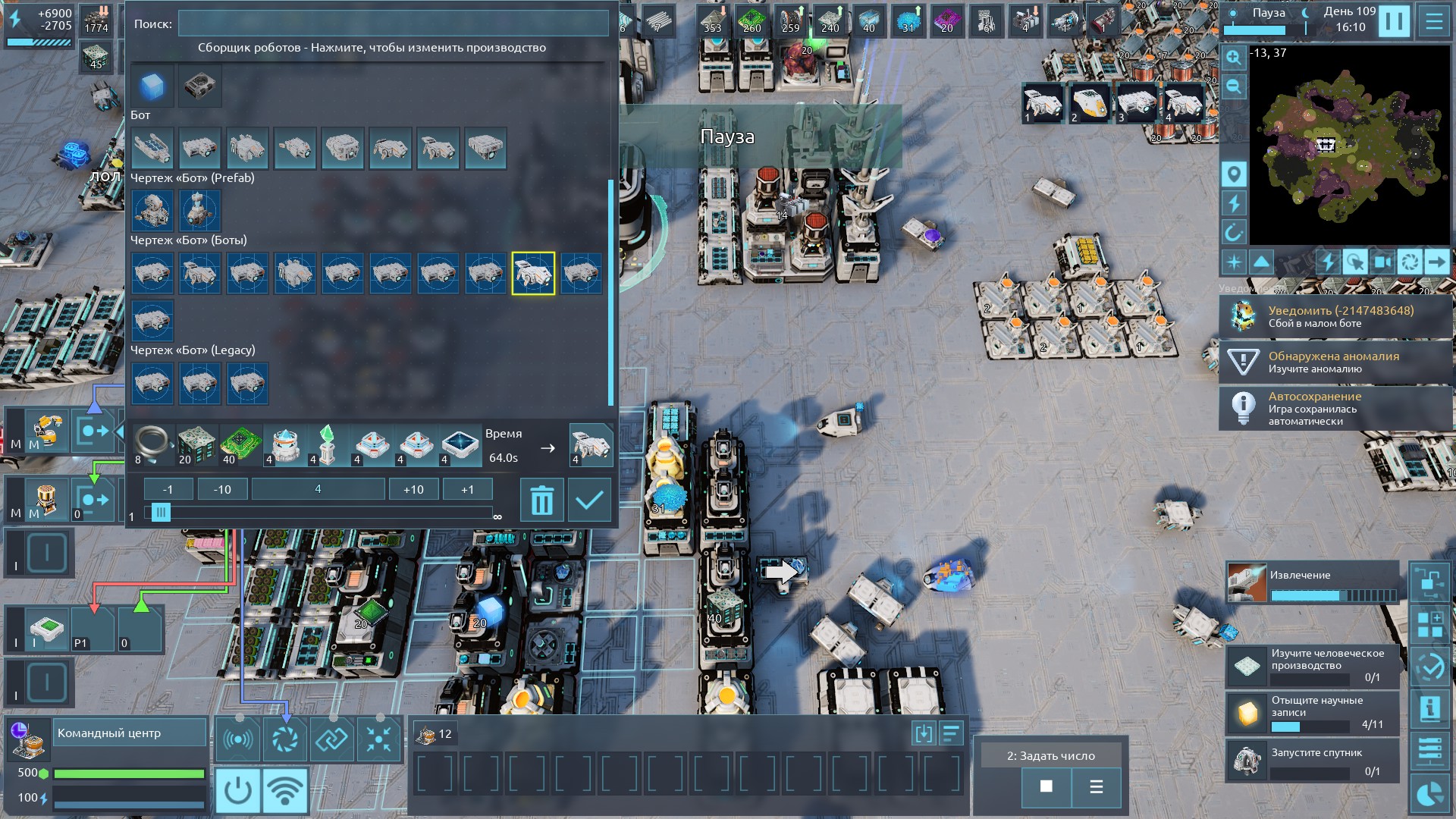
Task: Select the yellow-highlighted bot blueprint
Action: point(533,273)
